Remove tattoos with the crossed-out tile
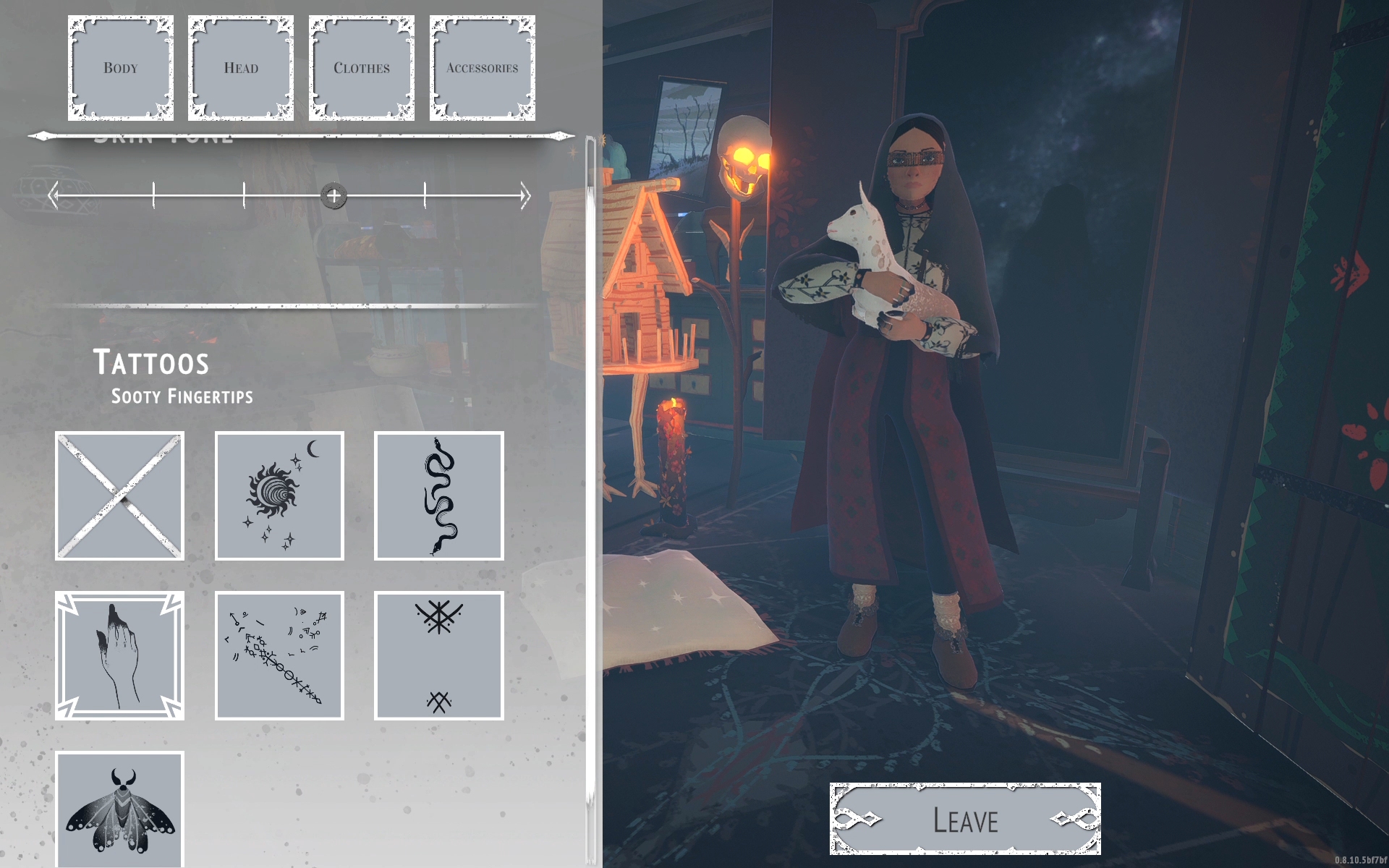 (120, 496)
